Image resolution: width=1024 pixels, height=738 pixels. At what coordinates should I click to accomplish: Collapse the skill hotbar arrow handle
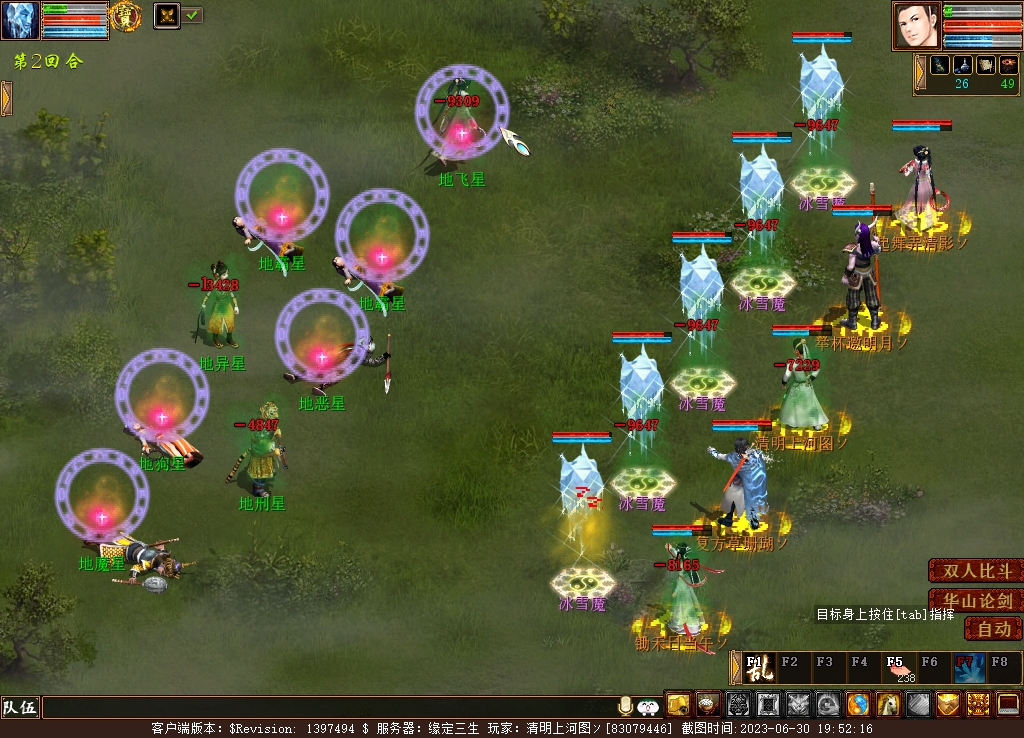(736, 667)
